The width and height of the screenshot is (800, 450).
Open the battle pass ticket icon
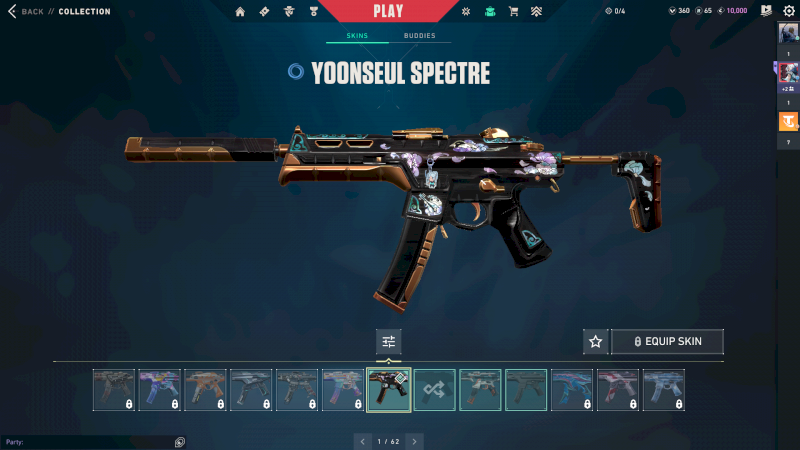264,12
